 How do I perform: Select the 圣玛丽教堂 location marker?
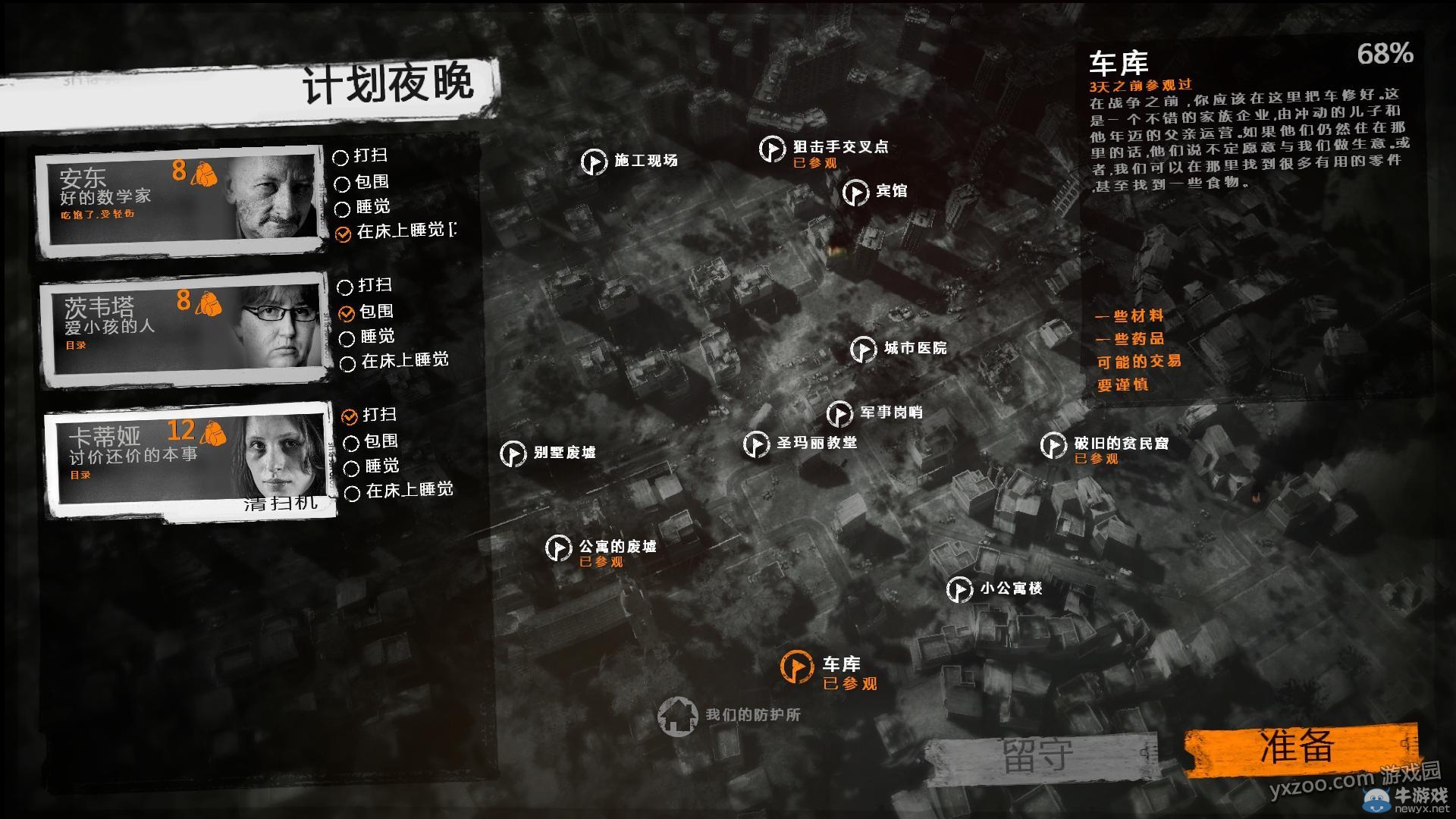pos(758,444)
